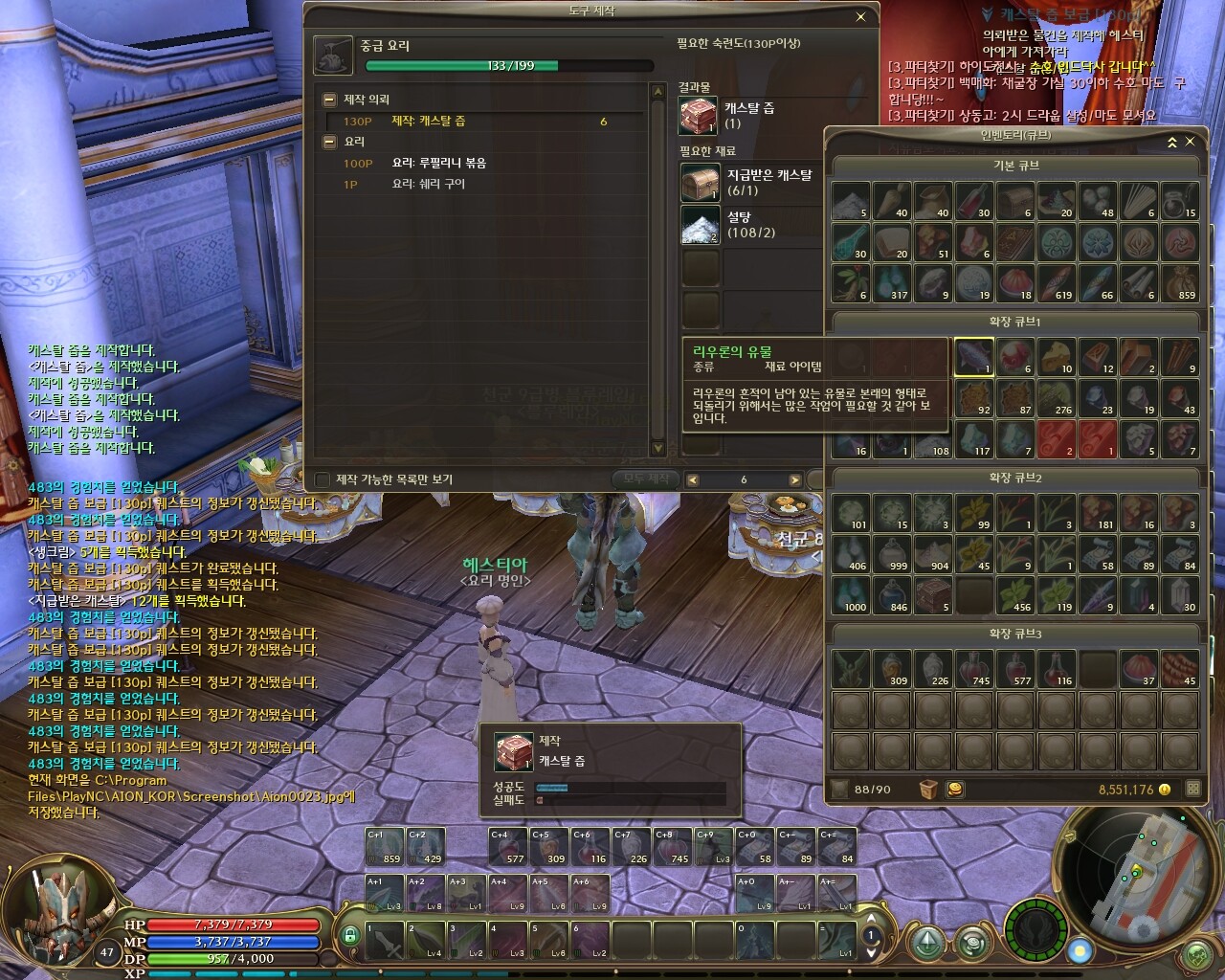This screenshot has width=1225, height=980.
Task: Select the 쉐리 구이 cooking recipe
Action: pyautogui.click(x=428, y=184)
